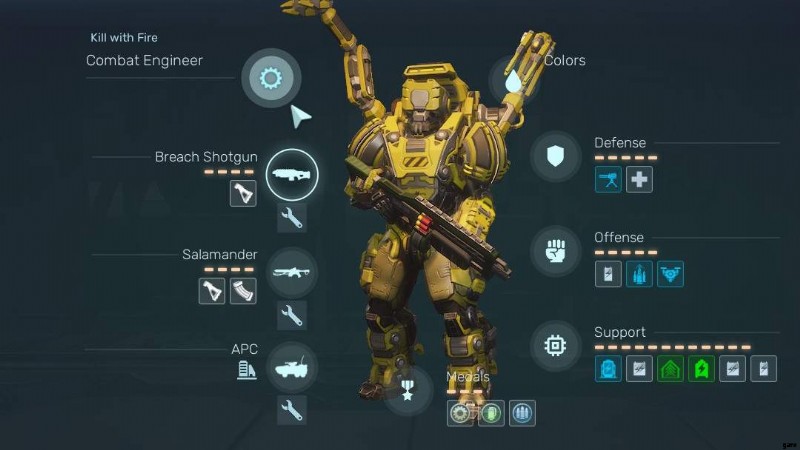800x450 pixels.
Task: Click the wrench under Breach Shotgun
Action: point(291,217)
